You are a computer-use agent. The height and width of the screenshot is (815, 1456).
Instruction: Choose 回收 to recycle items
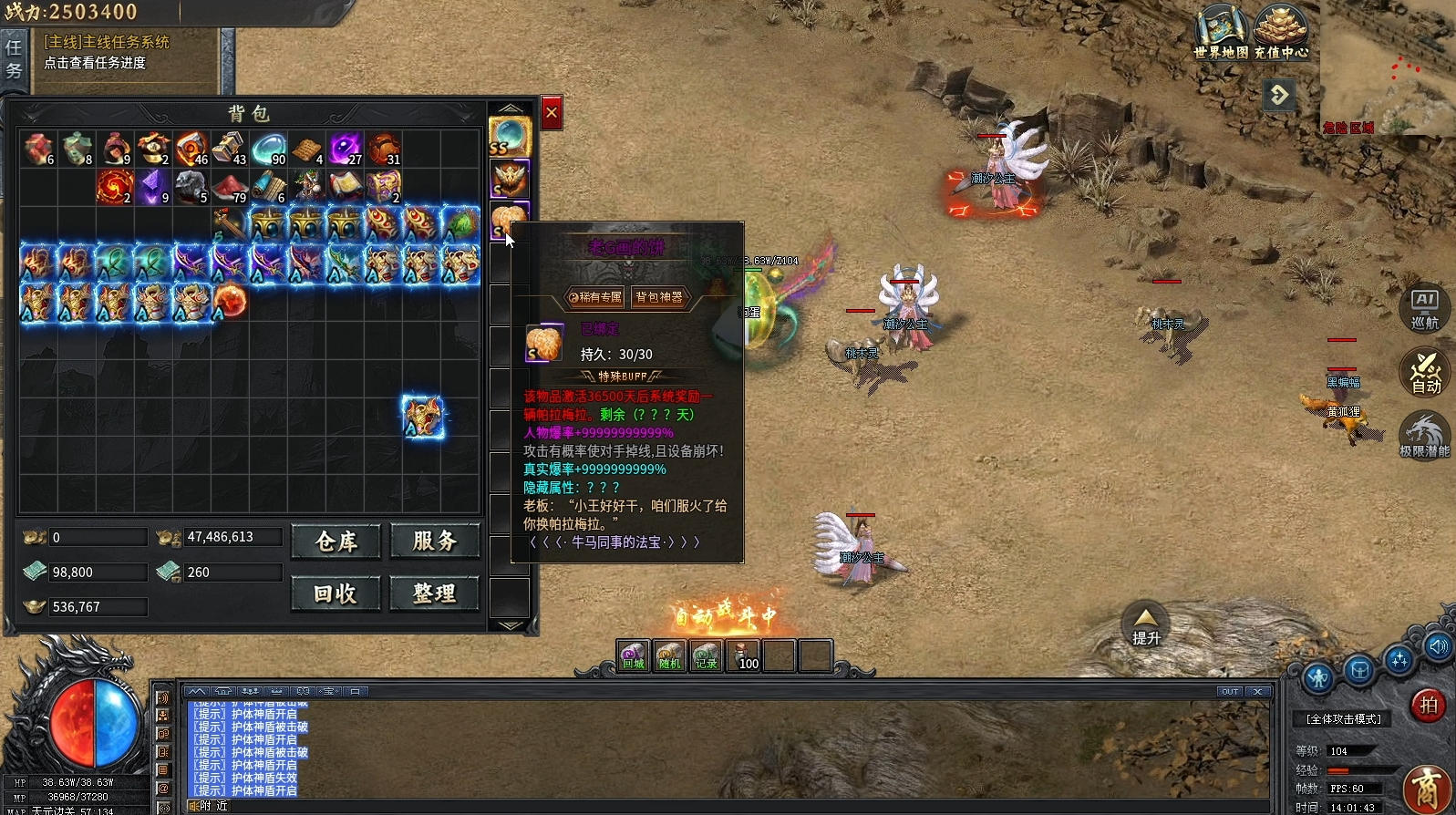coord(336,594)
